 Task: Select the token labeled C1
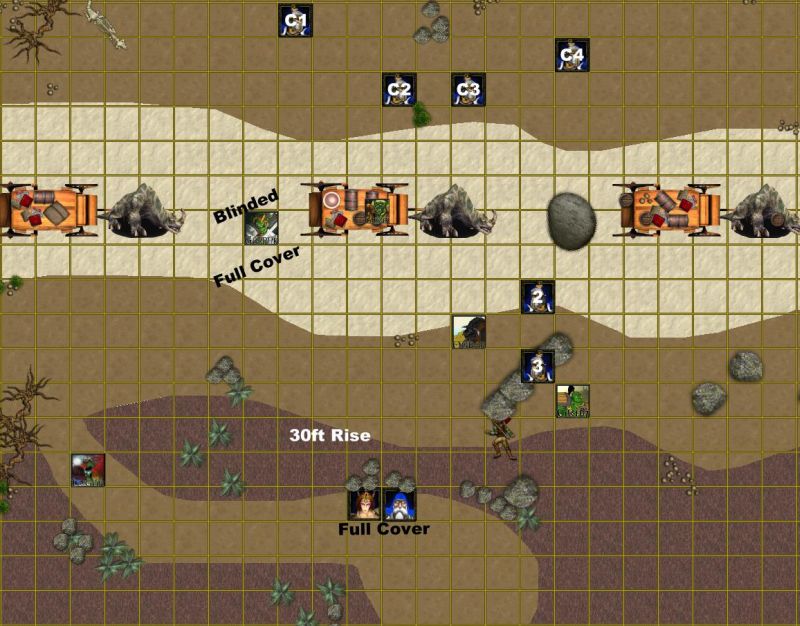click(295, 21)
